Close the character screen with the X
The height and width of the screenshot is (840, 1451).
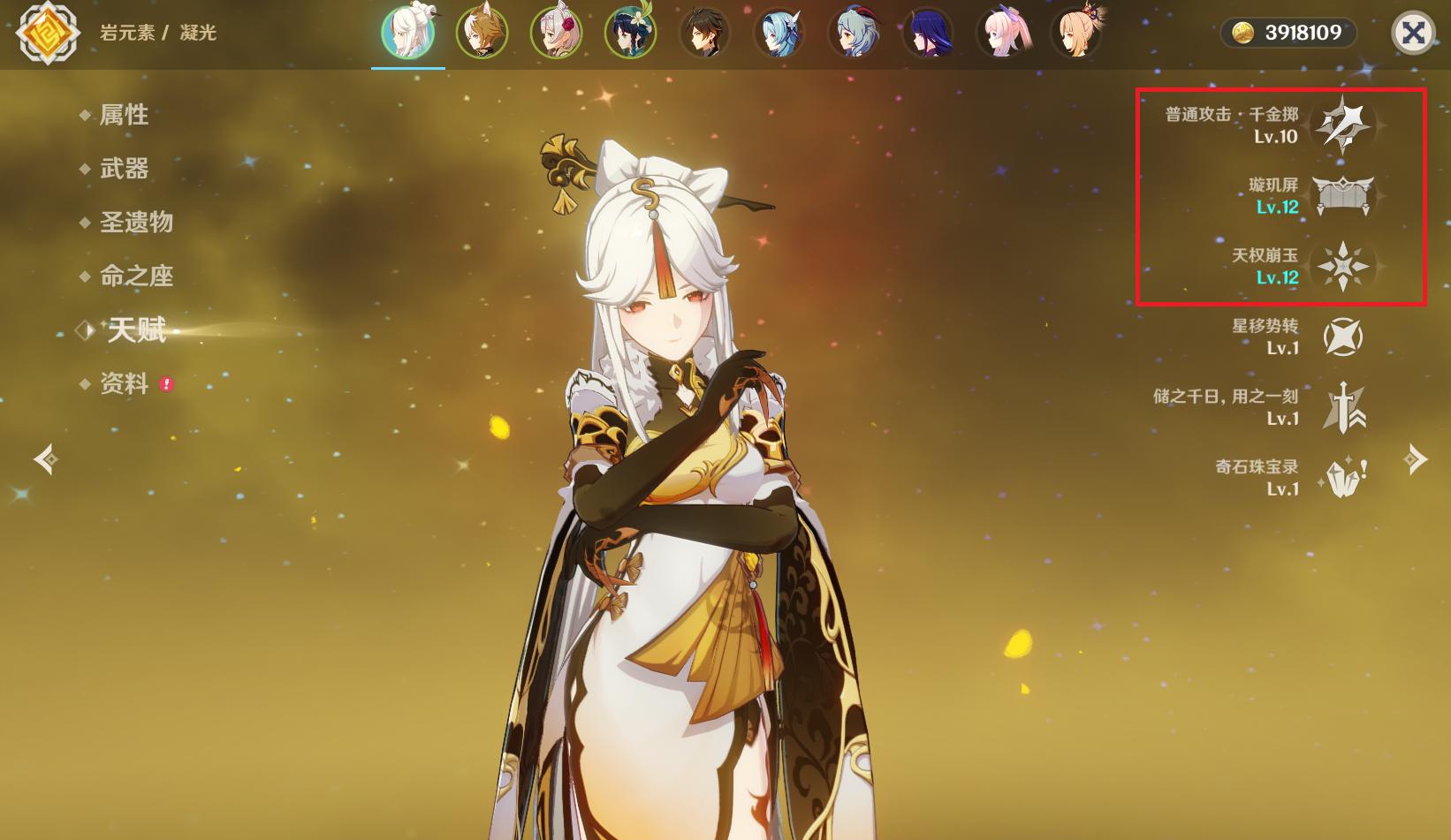click(1413, 34)
